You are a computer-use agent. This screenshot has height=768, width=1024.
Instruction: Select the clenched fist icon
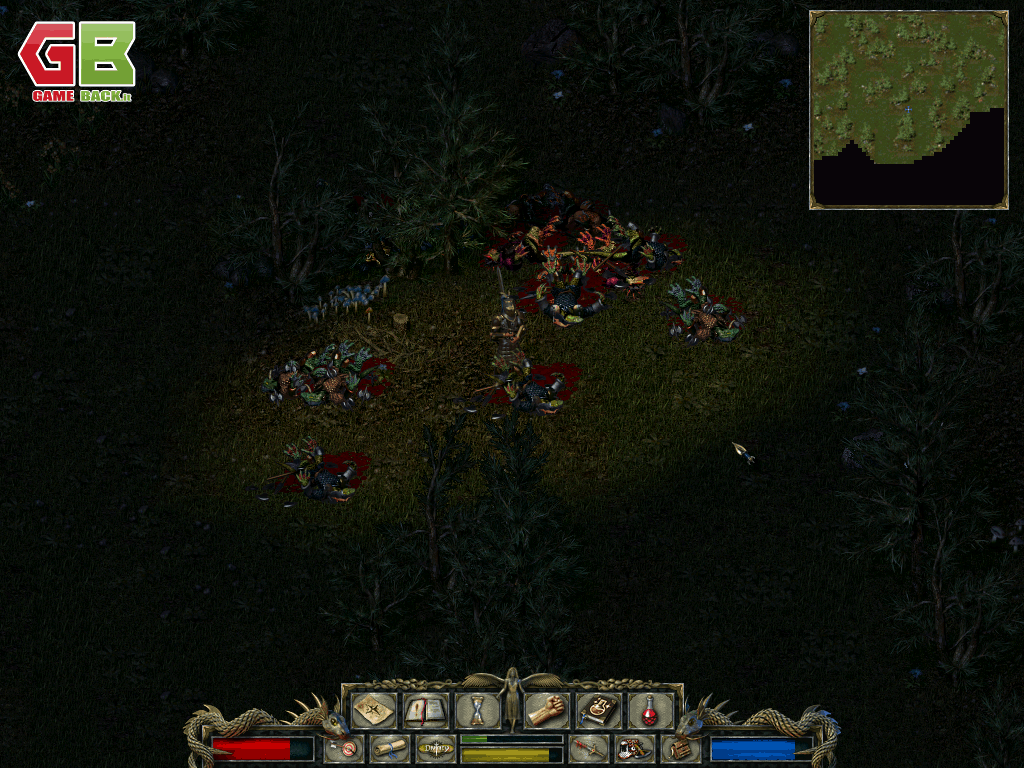pos(546,710)
